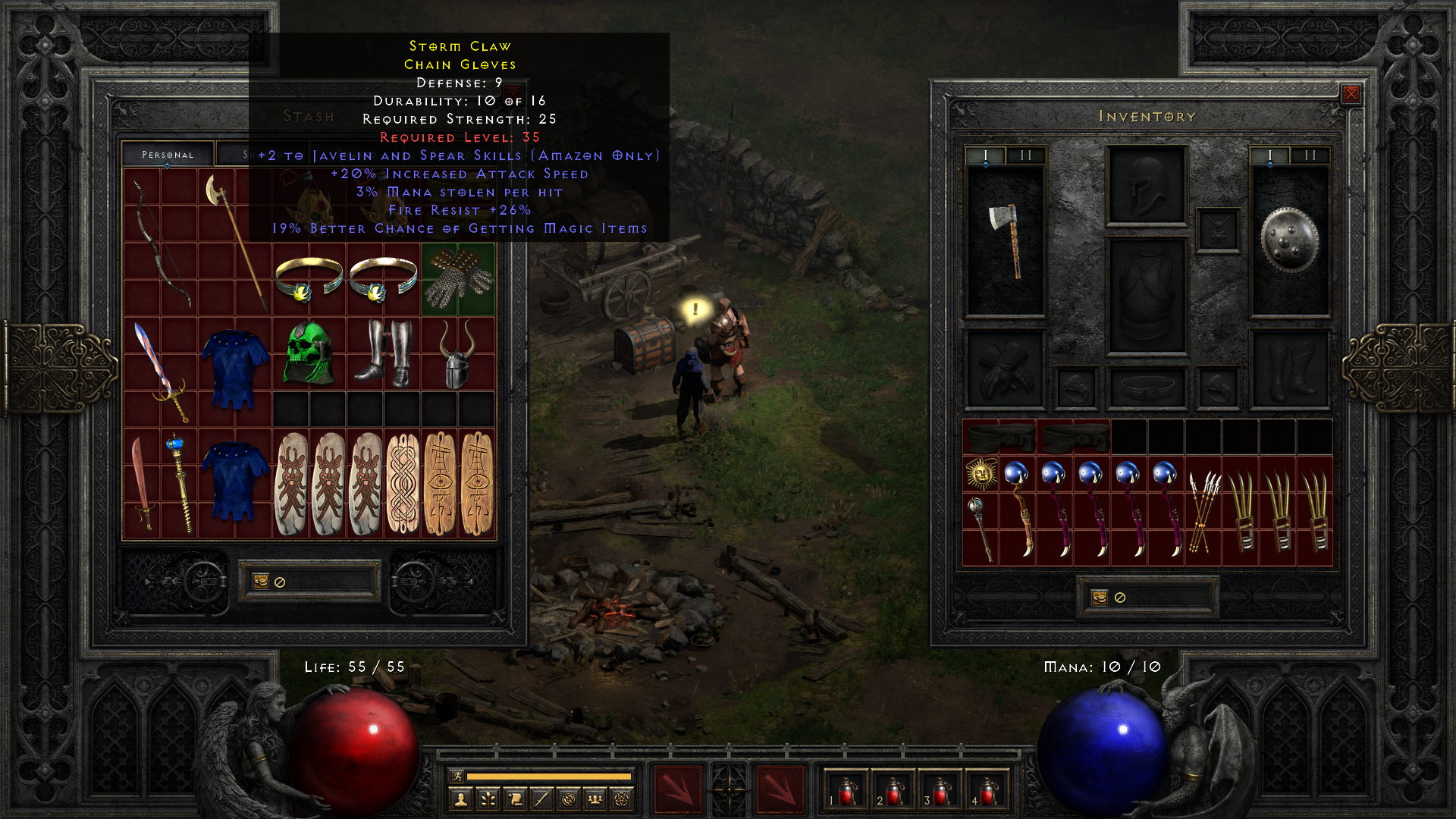Image resolution: width=1456 pixels, height=819 pixels.
Task: Select the steel greaves boots
Action: pos(384,353)
